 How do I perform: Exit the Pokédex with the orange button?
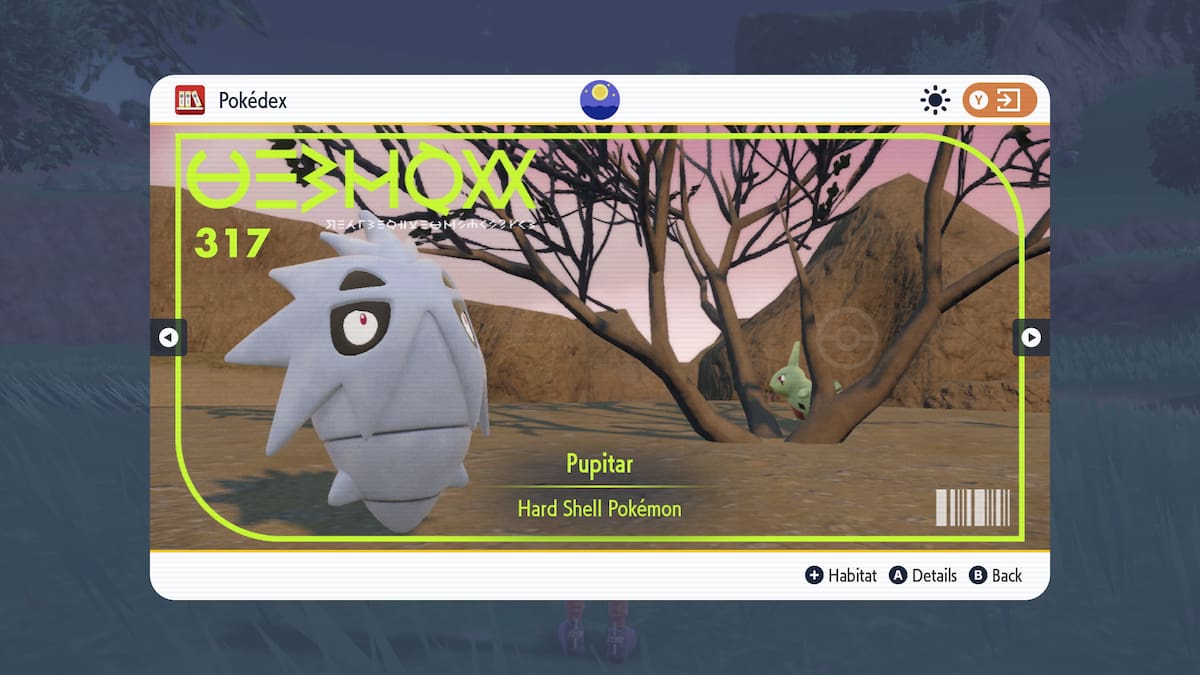pyautogui.click(x=999, y=100)
